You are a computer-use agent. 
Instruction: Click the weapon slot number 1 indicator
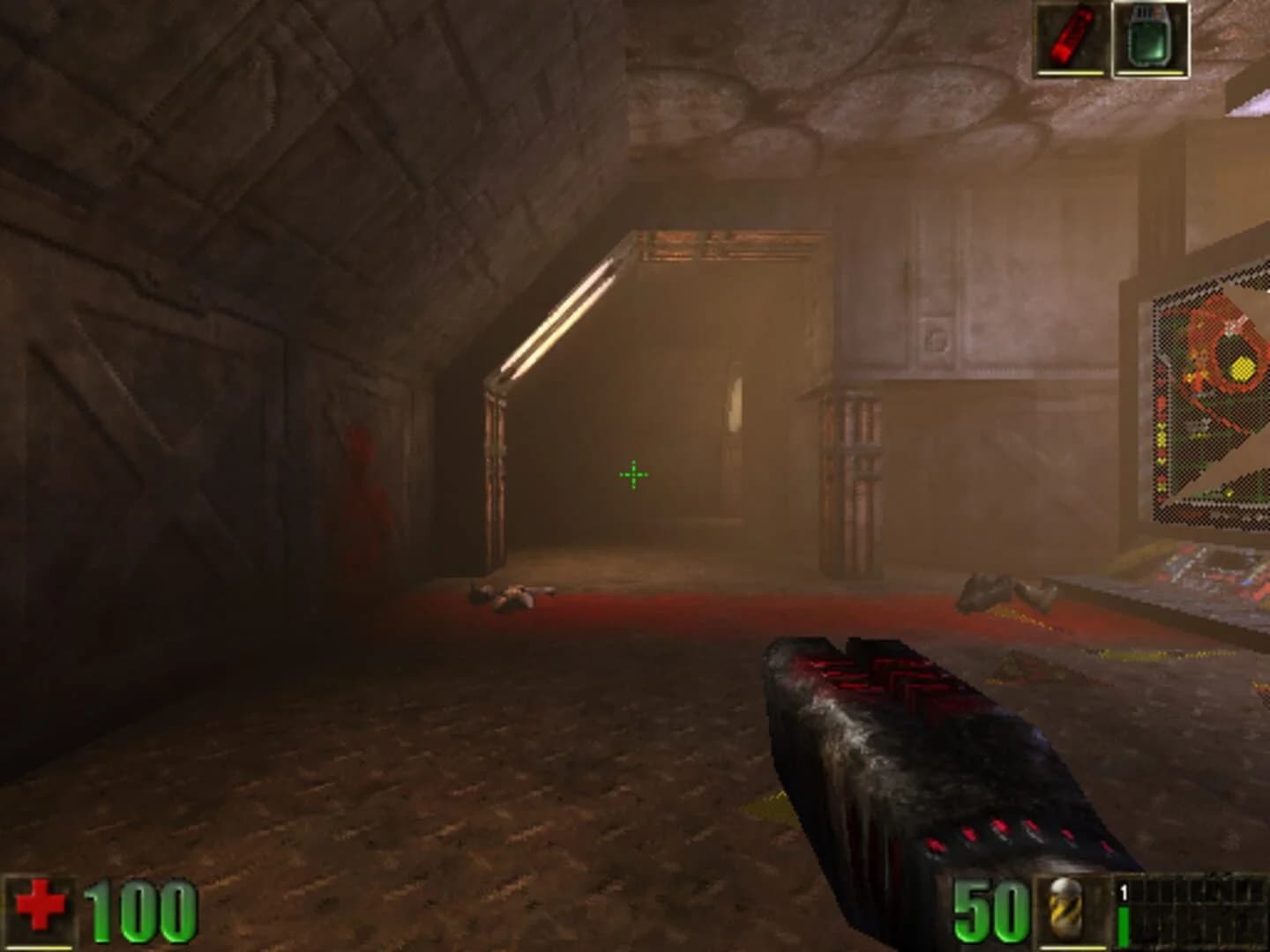pos(1122,892)
